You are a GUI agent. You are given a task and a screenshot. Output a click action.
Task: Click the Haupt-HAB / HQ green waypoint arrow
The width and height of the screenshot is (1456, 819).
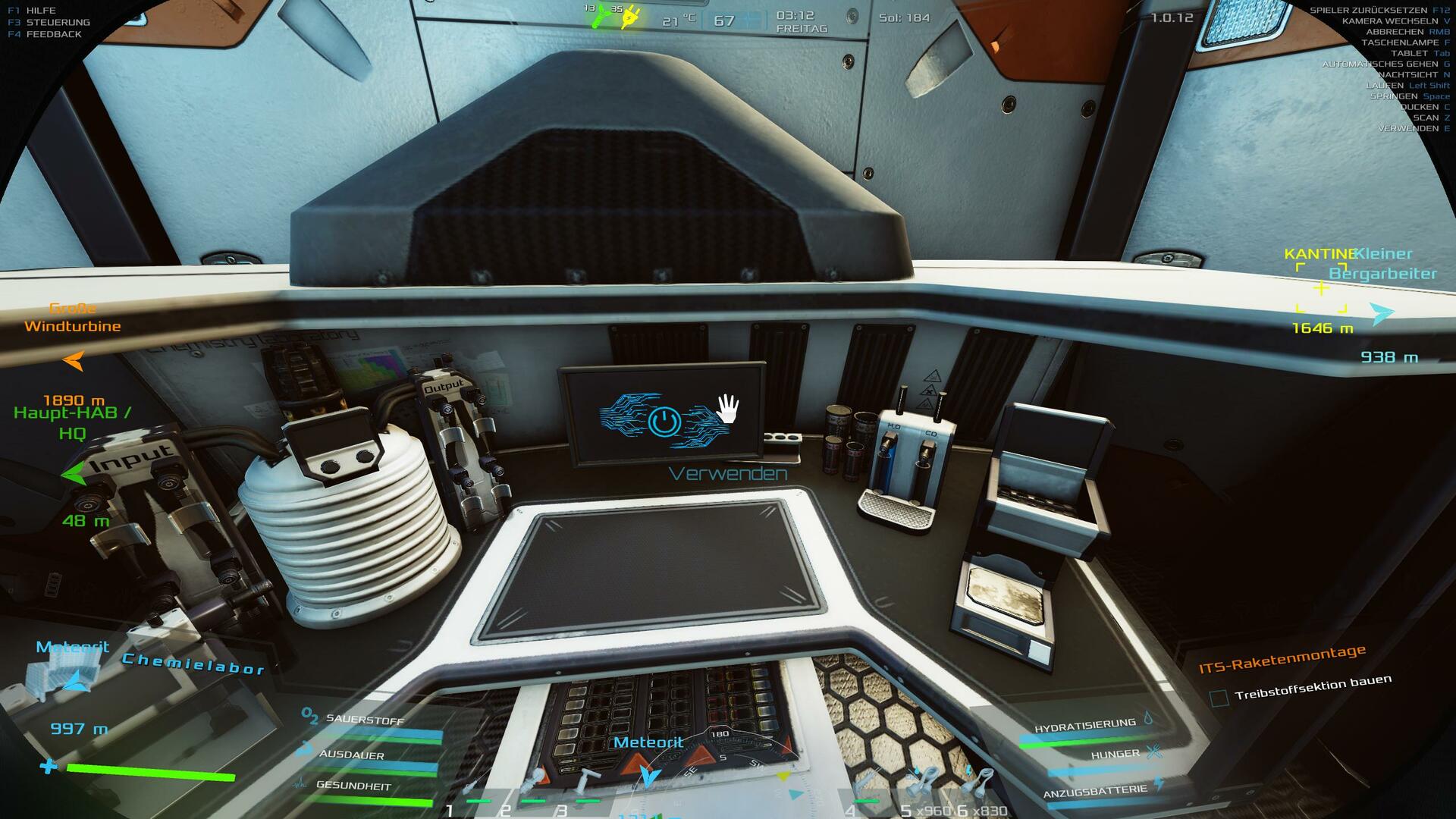click(73, 474)
